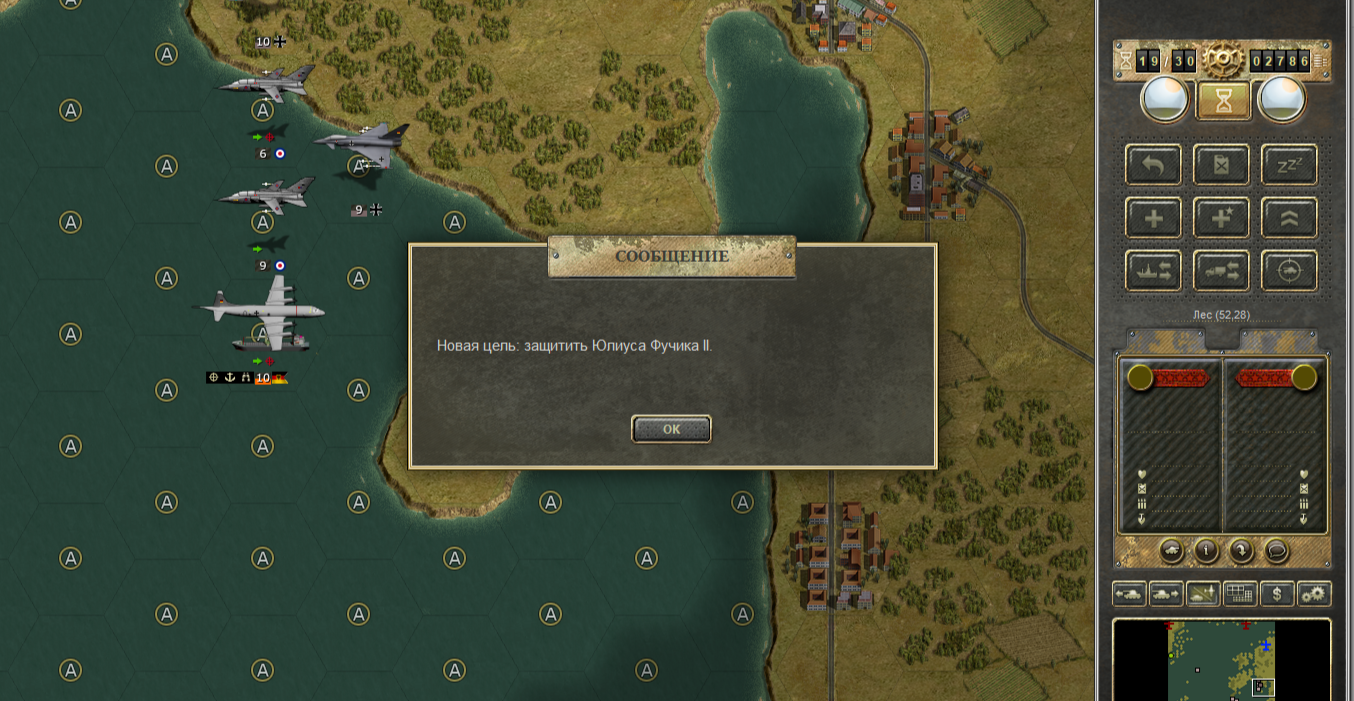Image resolution: width=1354 pixels, height=701 pixels.
Task: Toggle the ground/air view tank-and-plane button
Action: (1203, 594)
